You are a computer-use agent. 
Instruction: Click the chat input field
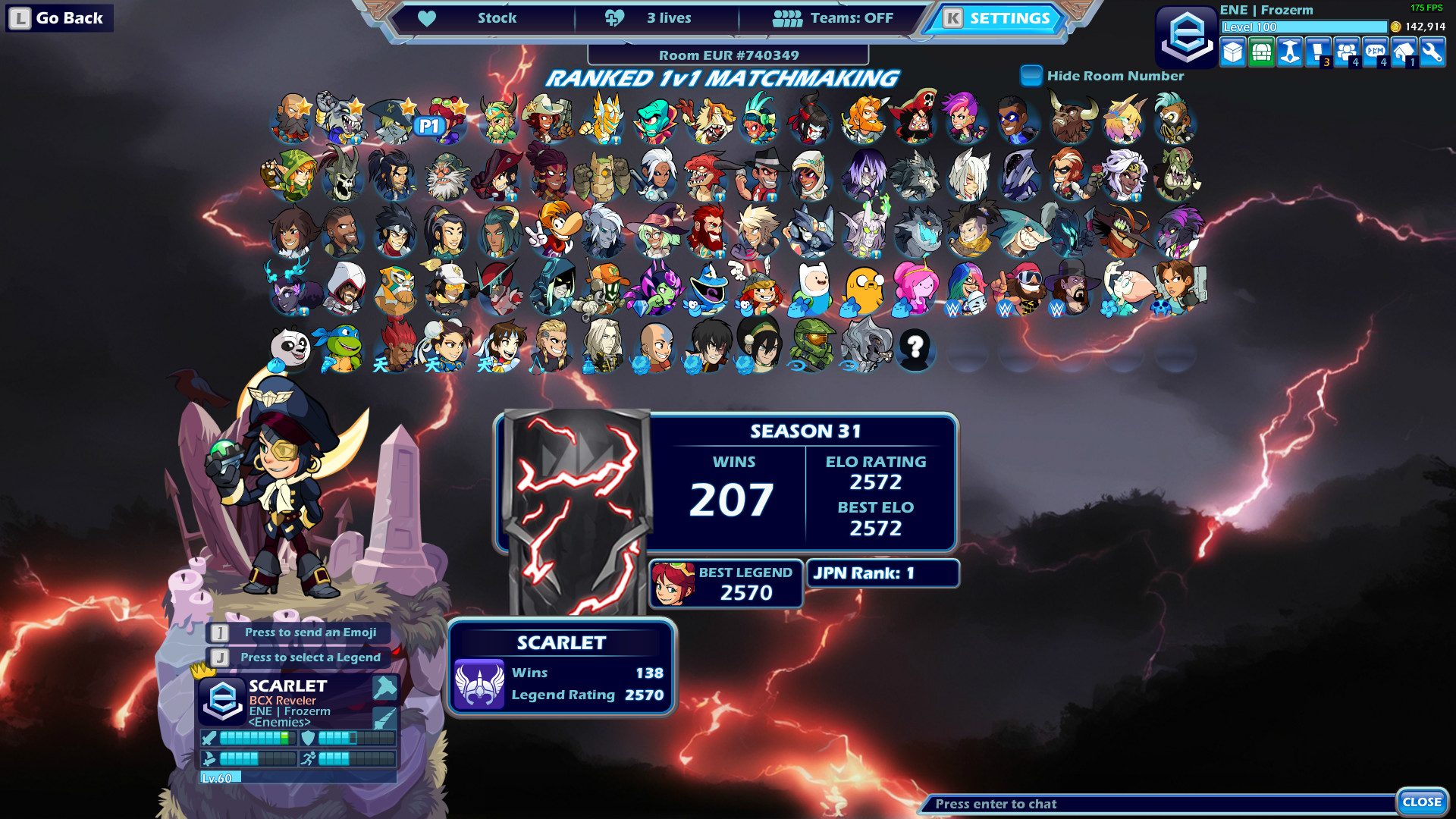coord(1137,804)
